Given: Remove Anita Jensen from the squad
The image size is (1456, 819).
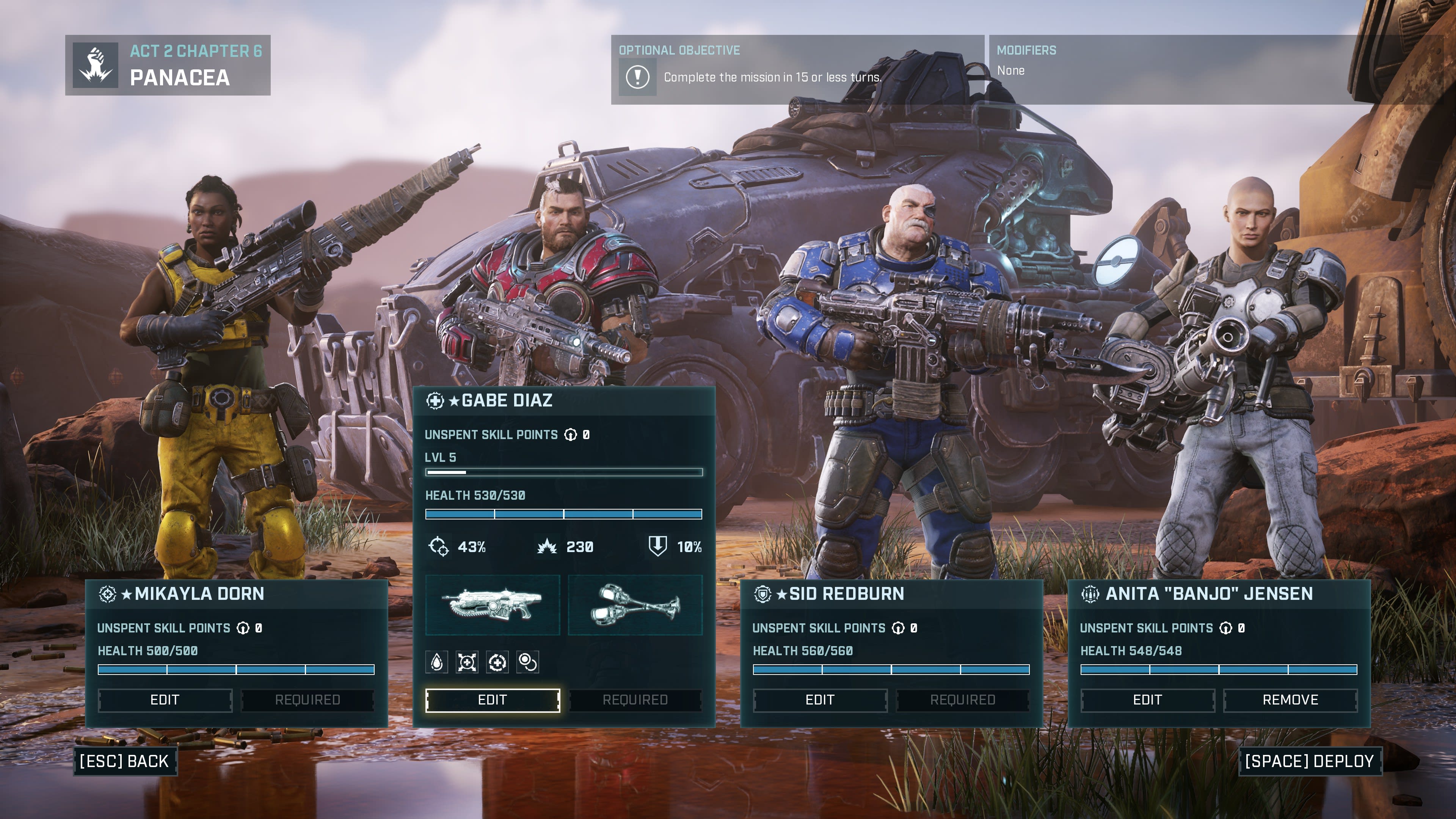Looking at the screenshot, I should (x=1290, y=700).
